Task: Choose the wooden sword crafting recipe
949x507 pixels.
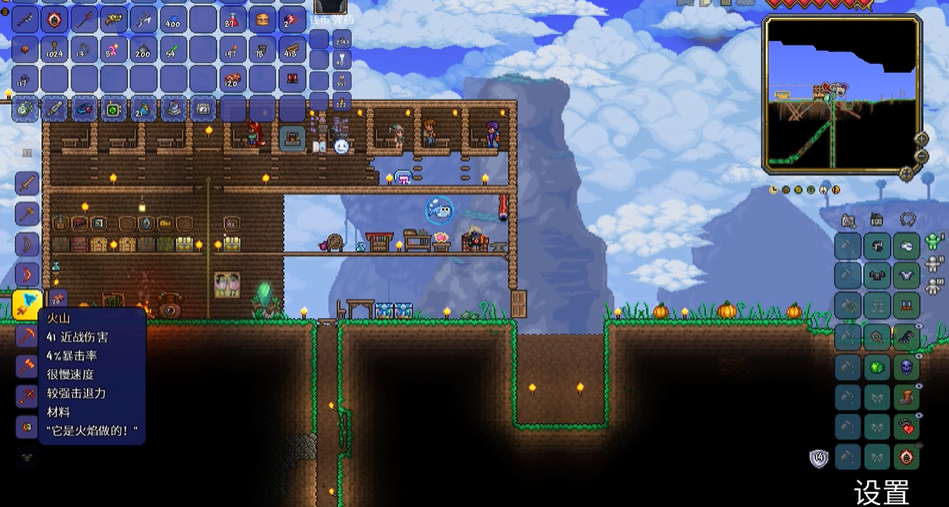Action: (x=27, y=185)
